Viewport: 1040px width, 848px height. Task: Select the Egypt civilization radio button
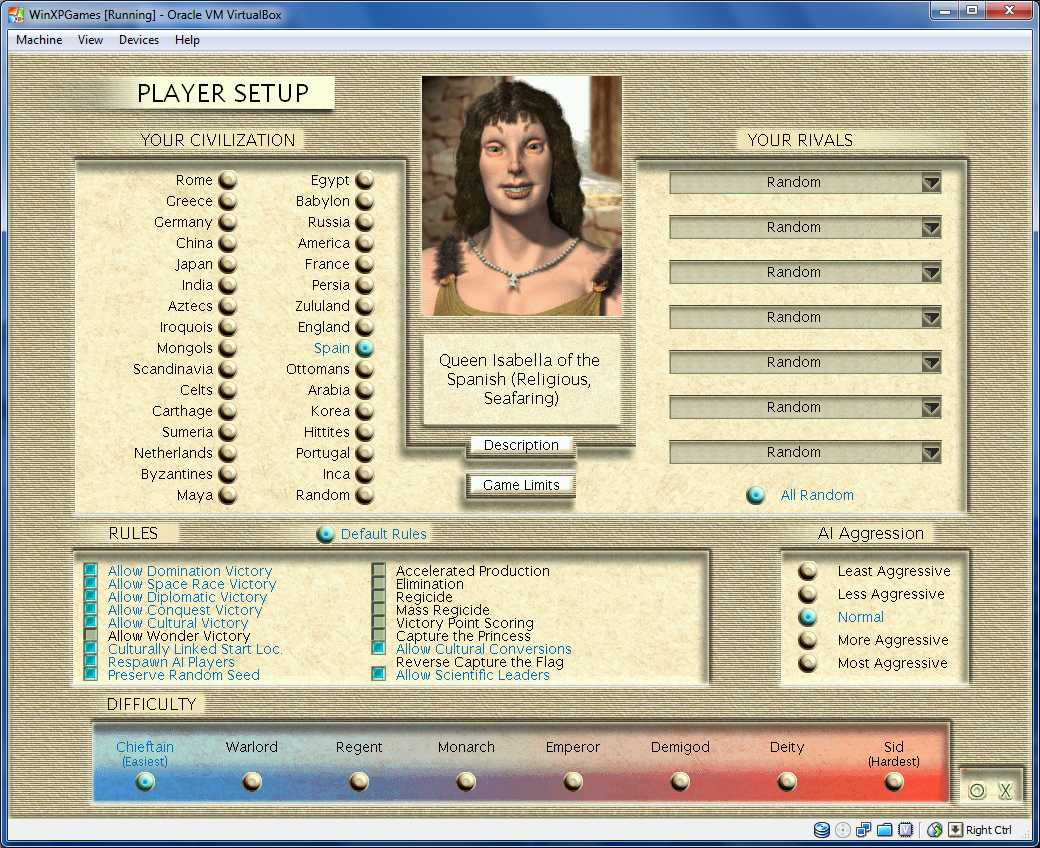click(x=365, y=180)
